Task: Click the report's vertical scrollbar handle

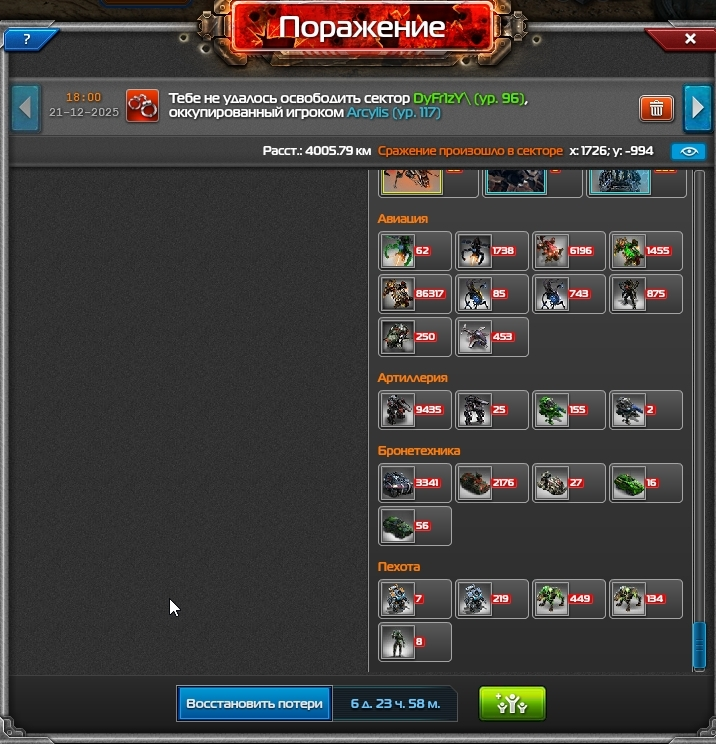Action: (699, 645)
